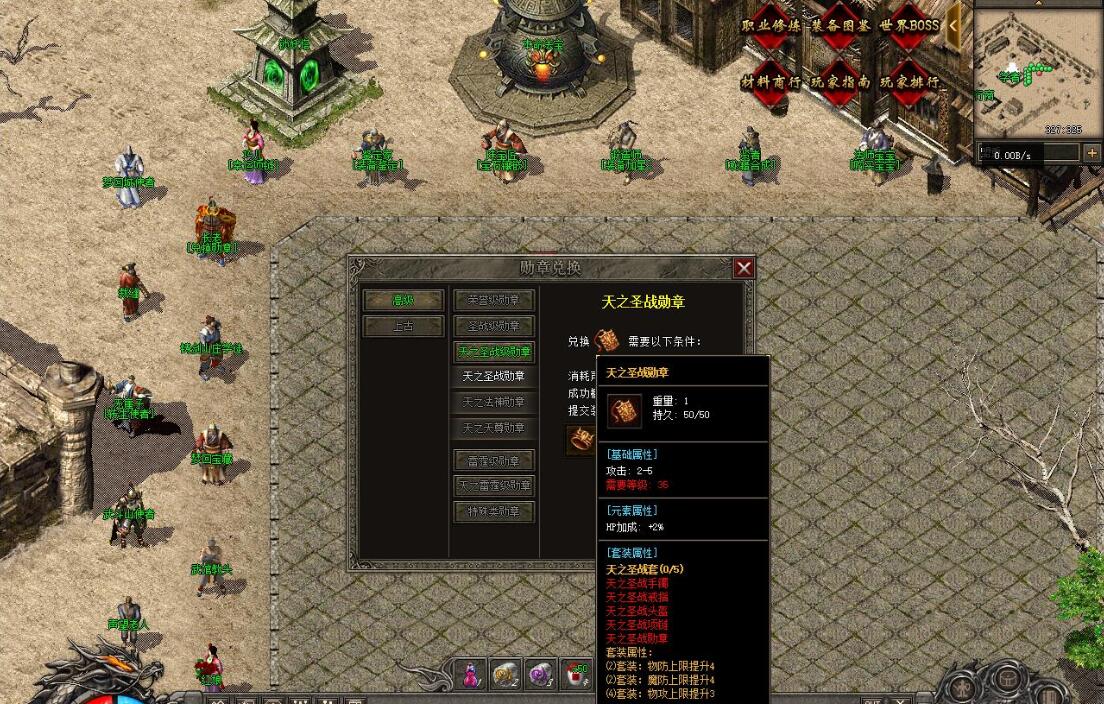Switch to the 上古 category tab
Image resolution: width=1104 pixels, height=704 pixels.
(403, 326)
